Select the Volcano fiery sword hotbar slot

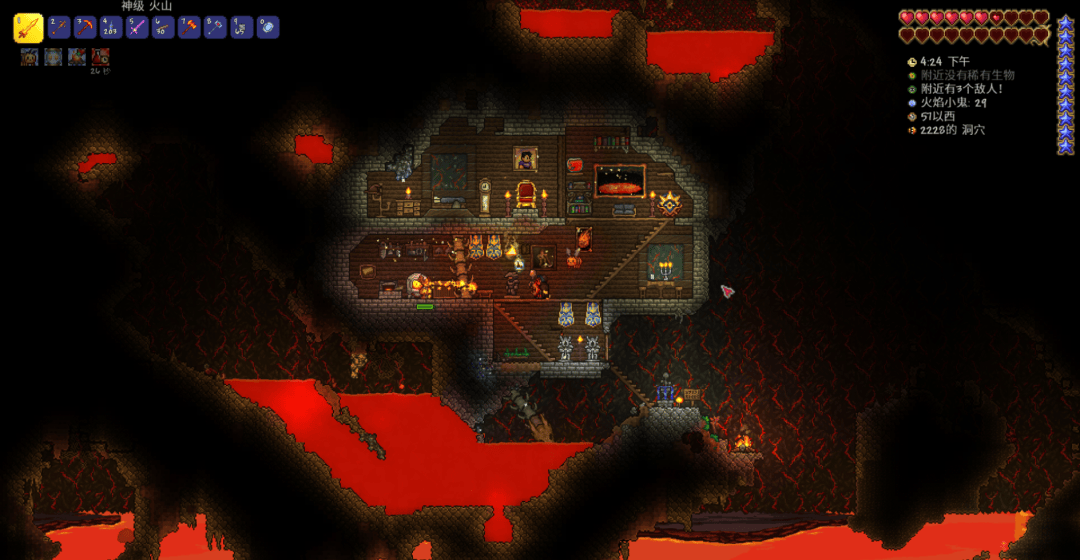(28, 28)
